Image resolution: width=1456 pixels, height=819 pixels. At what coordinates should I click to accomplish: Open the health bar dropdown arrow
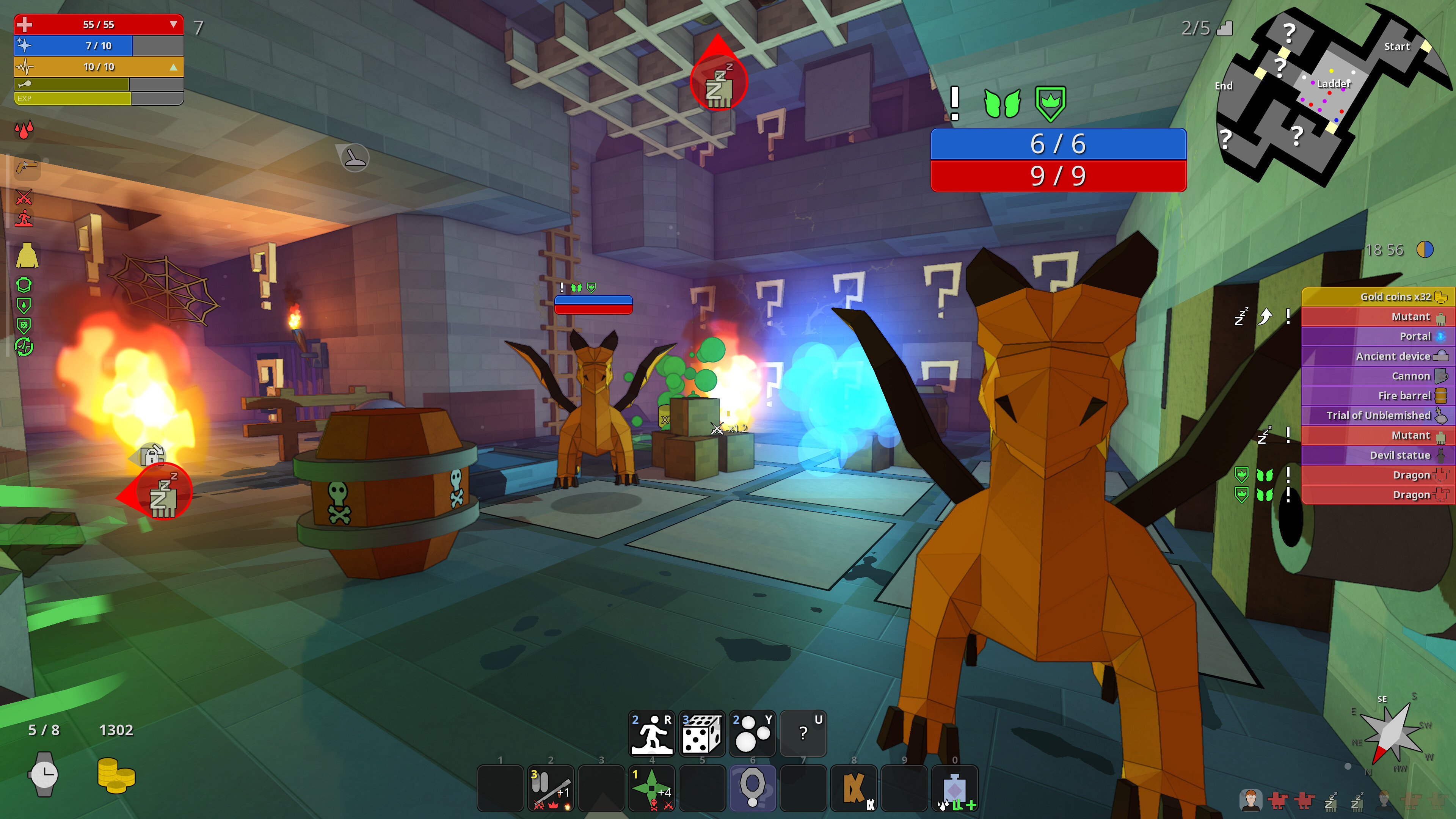(173, 24)
